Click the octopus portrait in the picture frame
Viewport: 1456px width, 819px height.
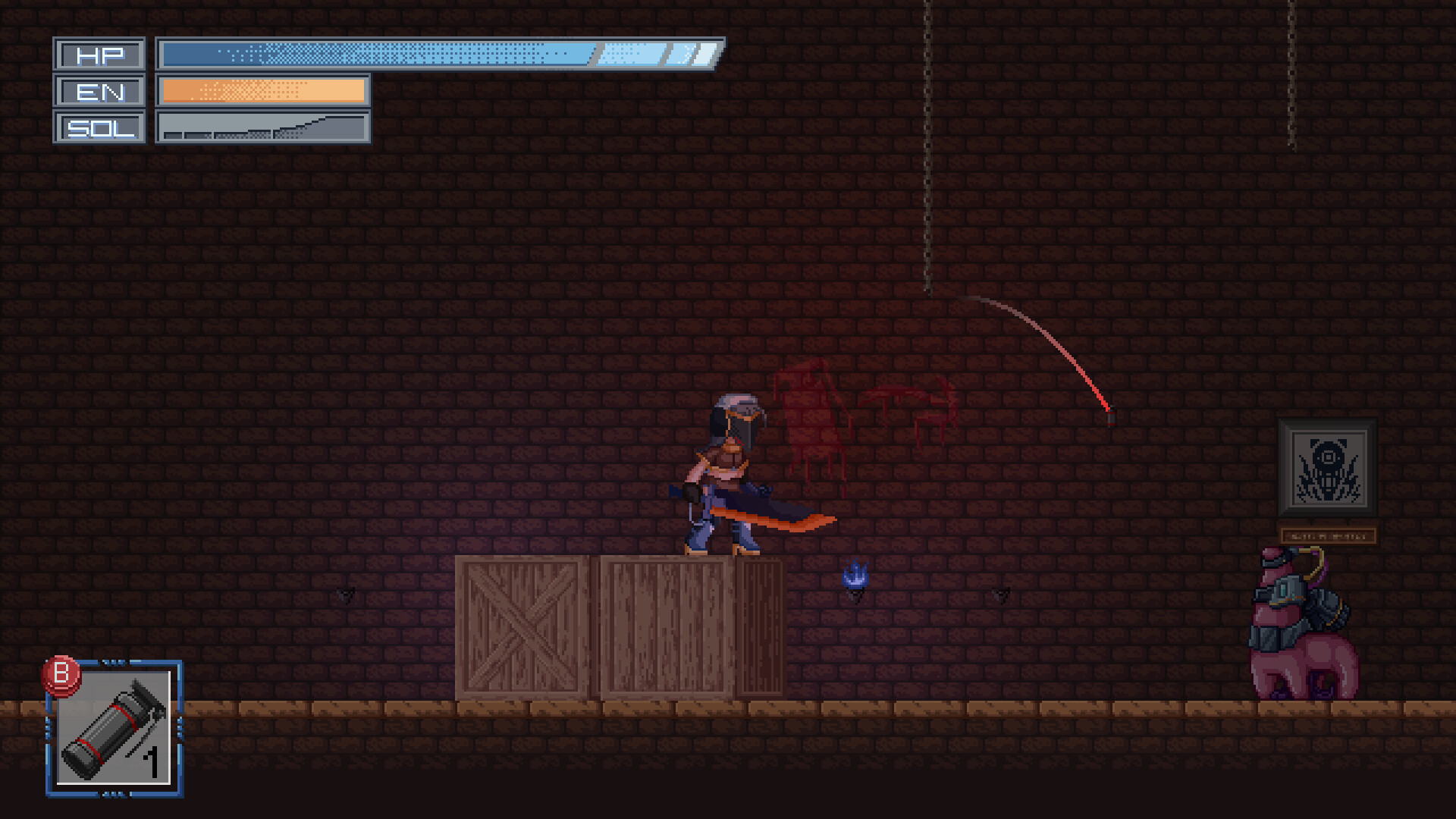click(x=1328, y=470)
